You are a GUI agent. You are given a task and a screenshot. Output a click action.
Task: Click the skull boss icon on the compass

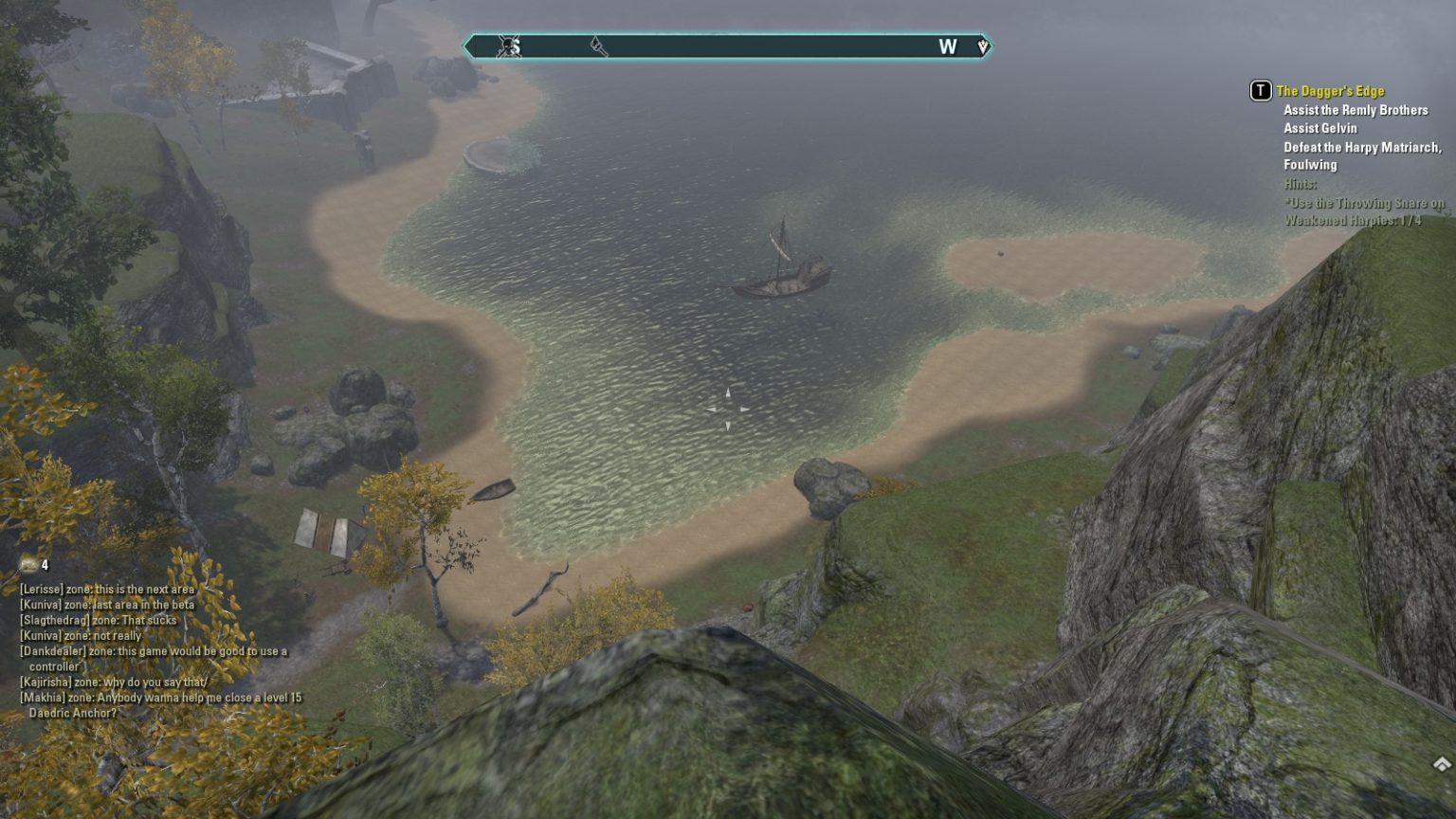point(508,46)
